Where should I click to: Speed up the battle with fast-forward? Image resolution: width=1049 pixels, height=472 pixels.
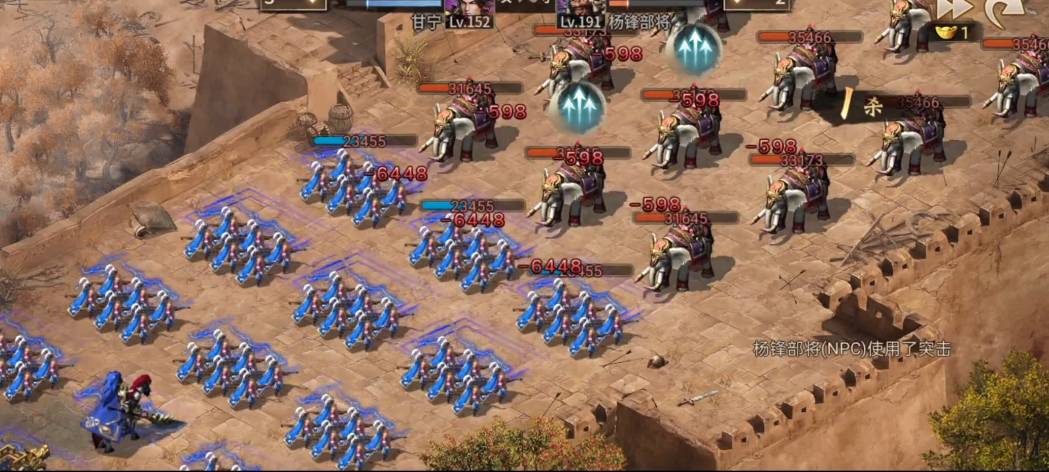pyautogui.click(x=955, y=8)
